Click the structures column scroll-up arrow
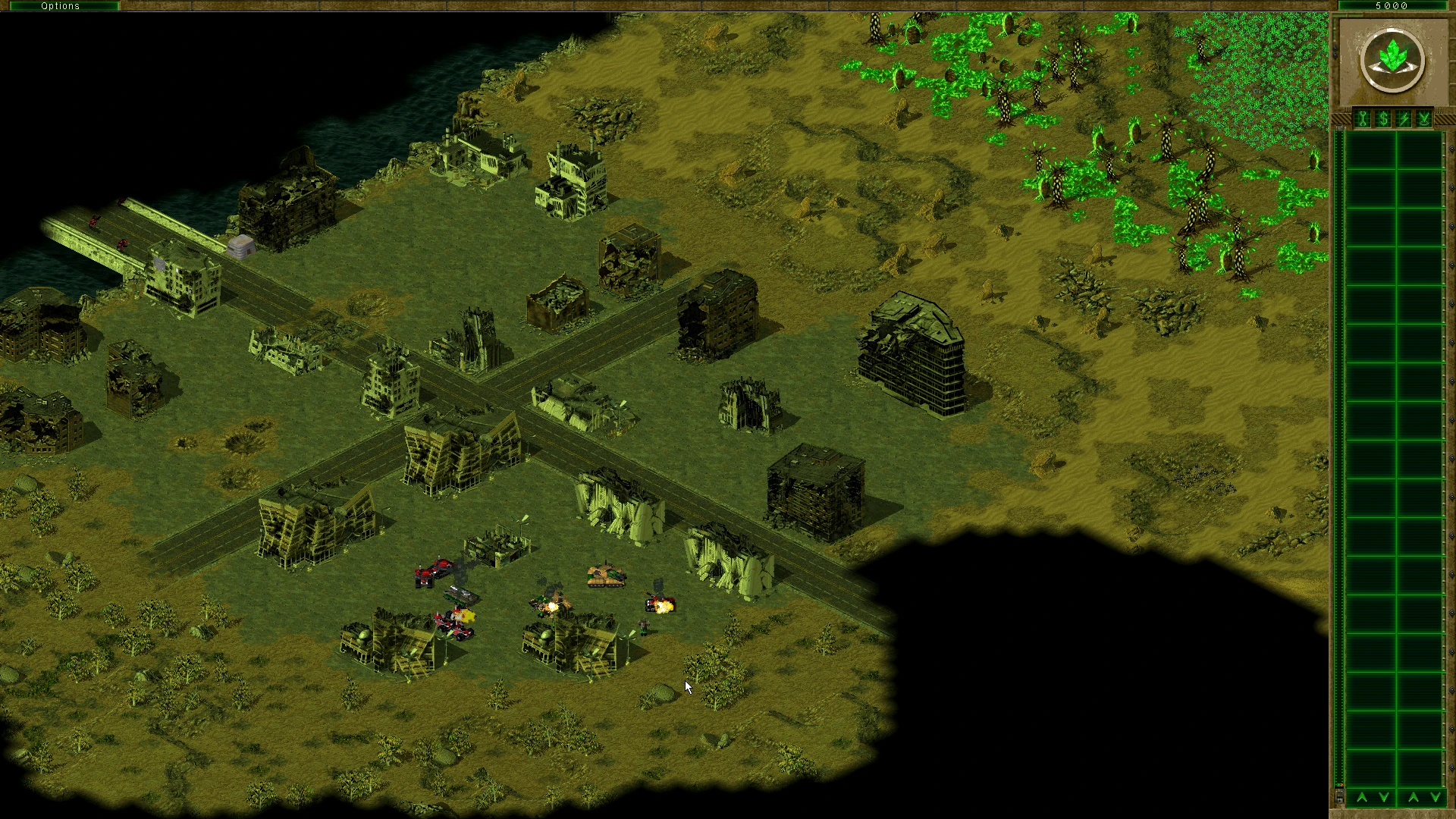This screenshot has height=819, width=1456. (x=1362, y=797)
